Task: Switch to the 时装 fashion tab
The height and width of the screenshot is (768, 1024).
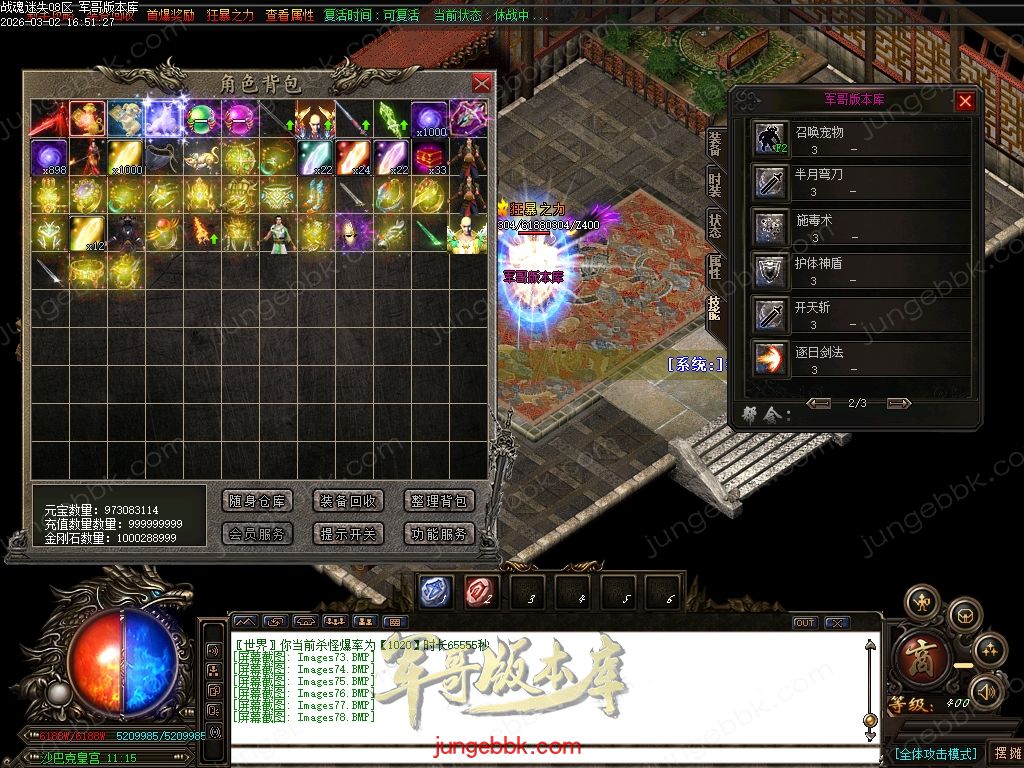Action: pyautogui.click(x=715, y=185)
